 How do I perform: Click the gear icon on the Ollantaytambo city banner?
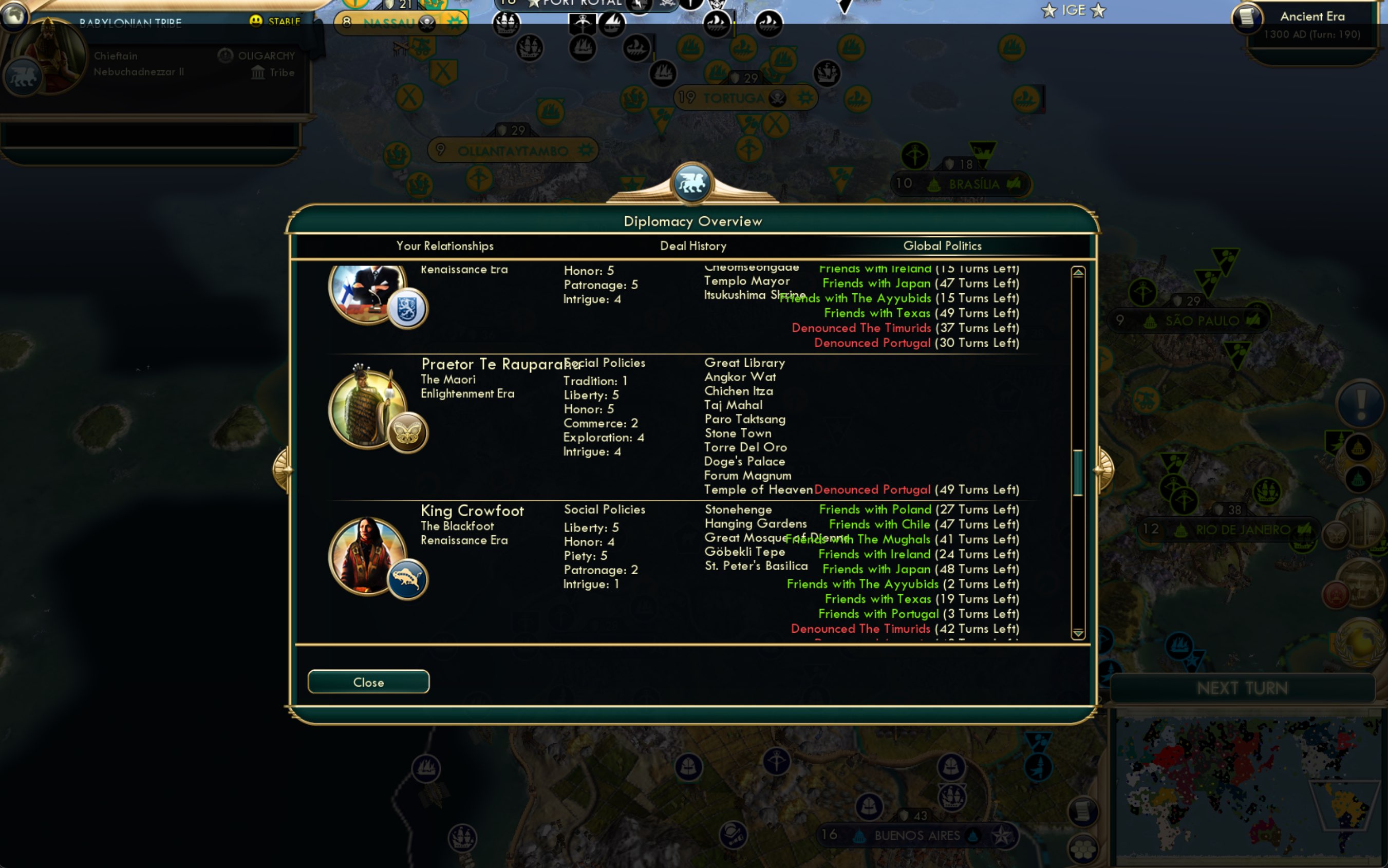coord(585,150)
